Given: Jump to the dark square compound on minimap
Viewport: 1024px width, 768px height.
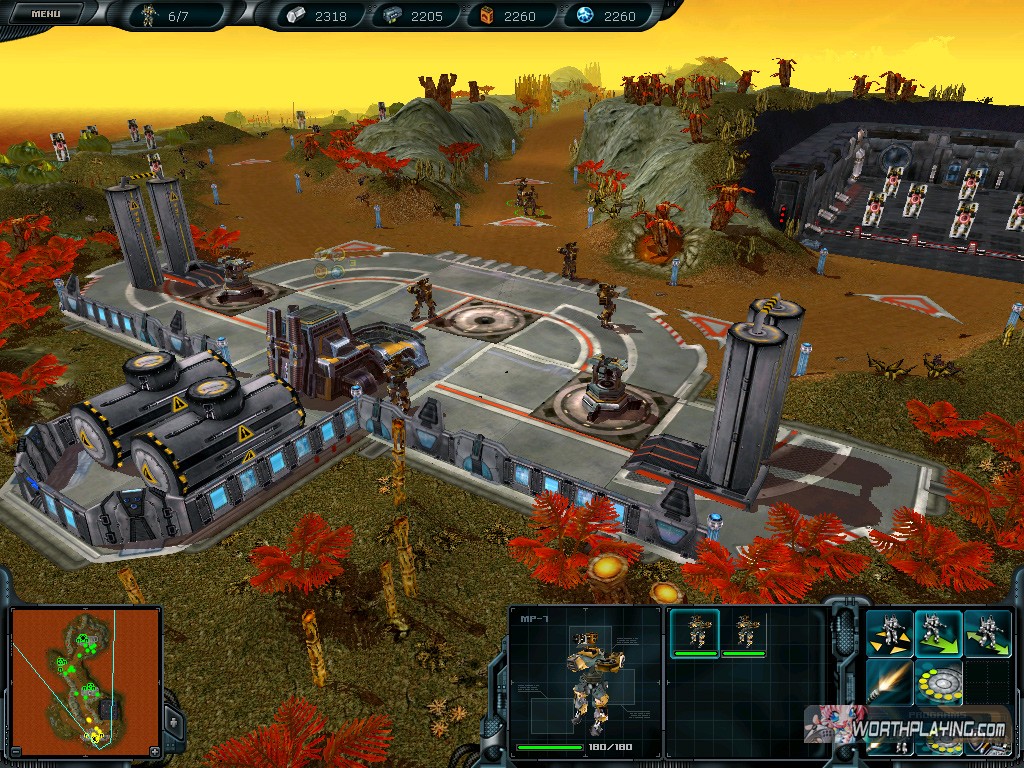Looking at the screenshot, I should click(109, 711).
